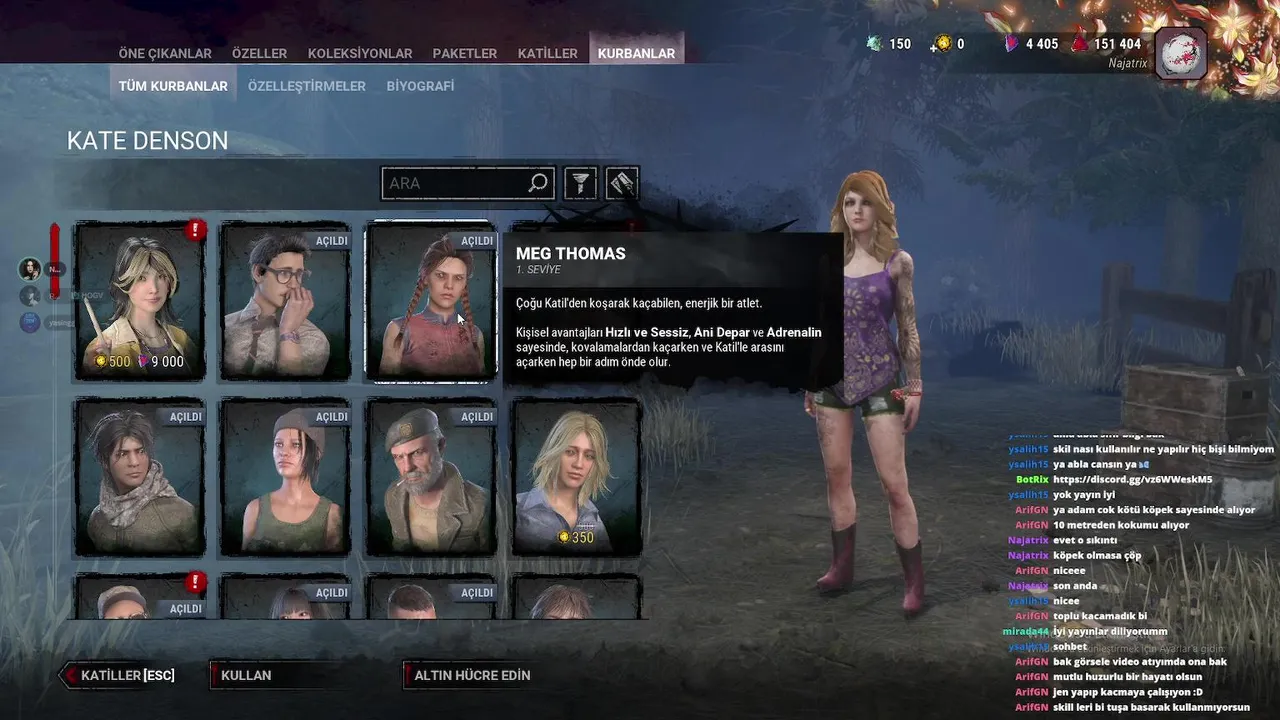Viewport: 1280px width, 720px height.
Task: Switch to the Özeller tab
Action: 259,53
